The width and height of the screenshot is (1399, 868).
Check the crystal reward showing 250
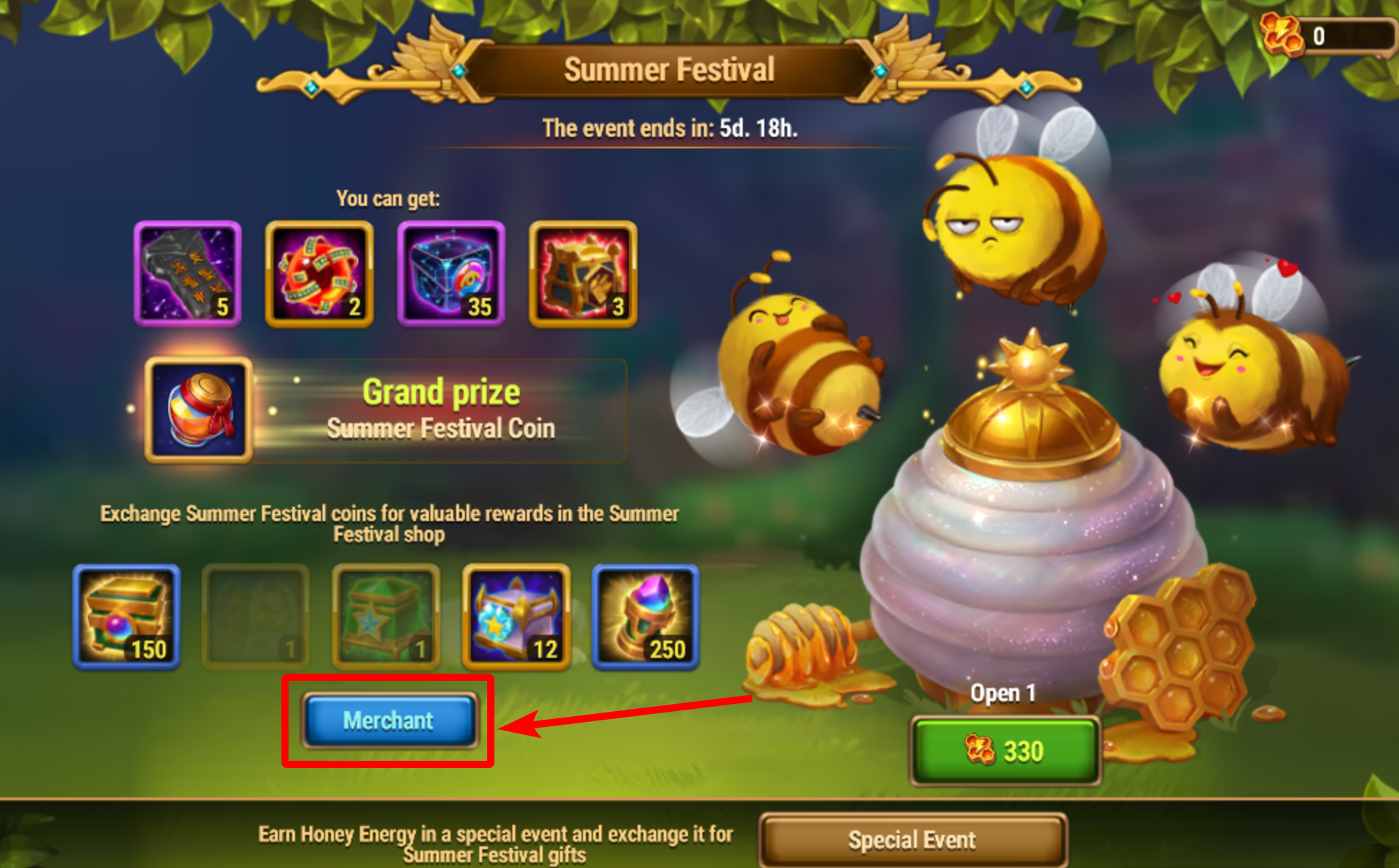pos(646,617)
